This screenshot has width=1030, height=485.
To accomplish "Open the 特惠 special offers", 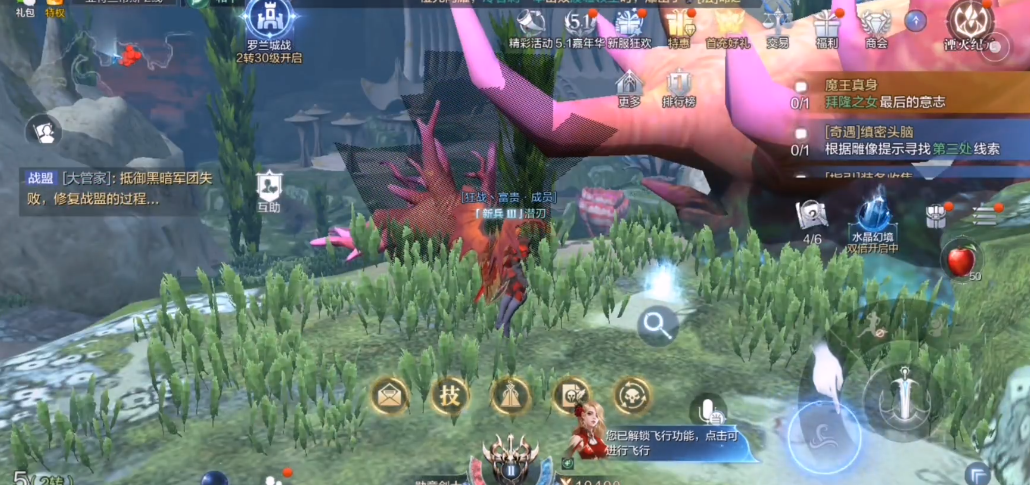I will pos(679,25).
